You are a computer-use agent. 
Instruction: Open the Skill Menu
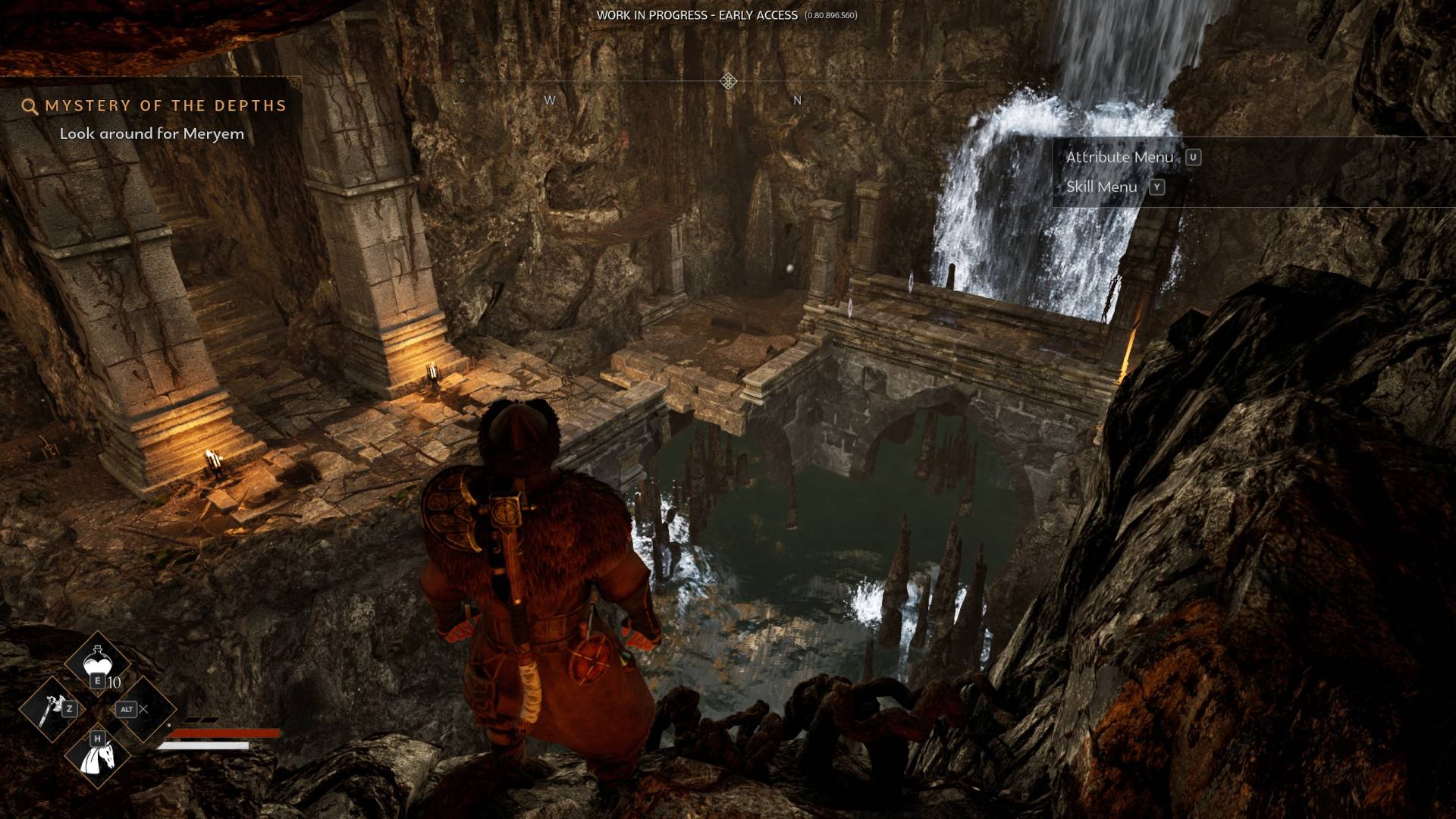(1101, 187)
